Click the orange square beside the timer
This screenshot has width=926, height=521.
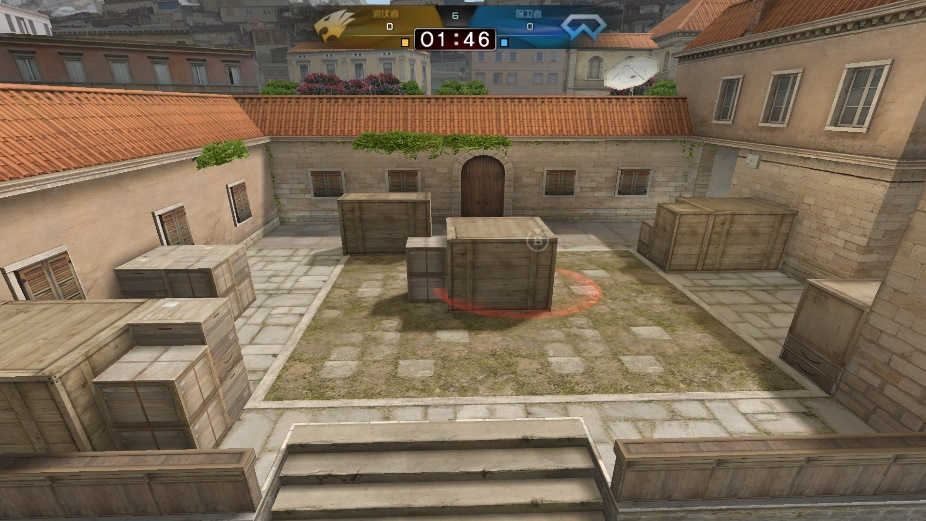click(405, 43)
